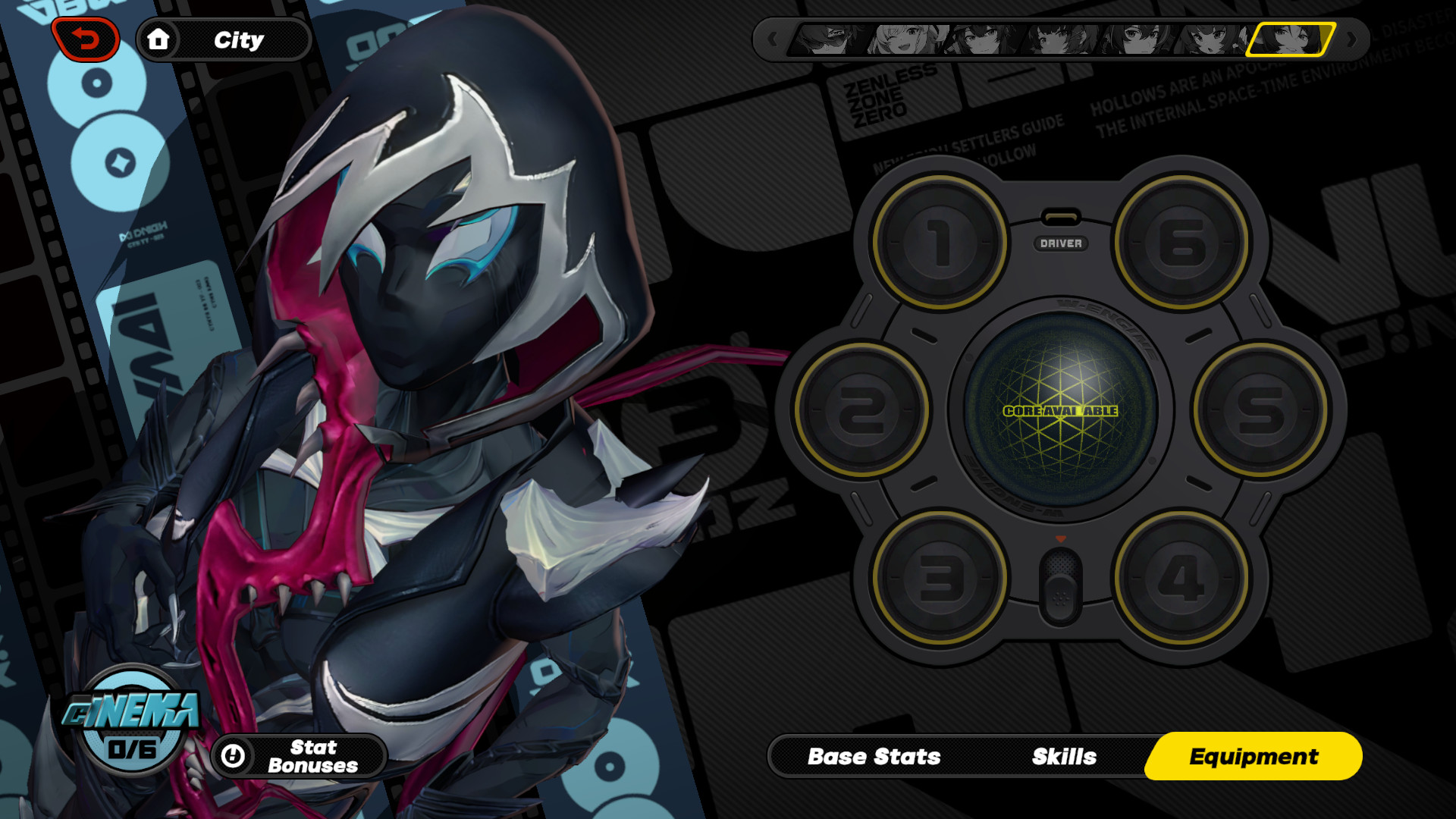Switch to the Skills tab
The image size is (1456, 819).
pos(1063,756)
